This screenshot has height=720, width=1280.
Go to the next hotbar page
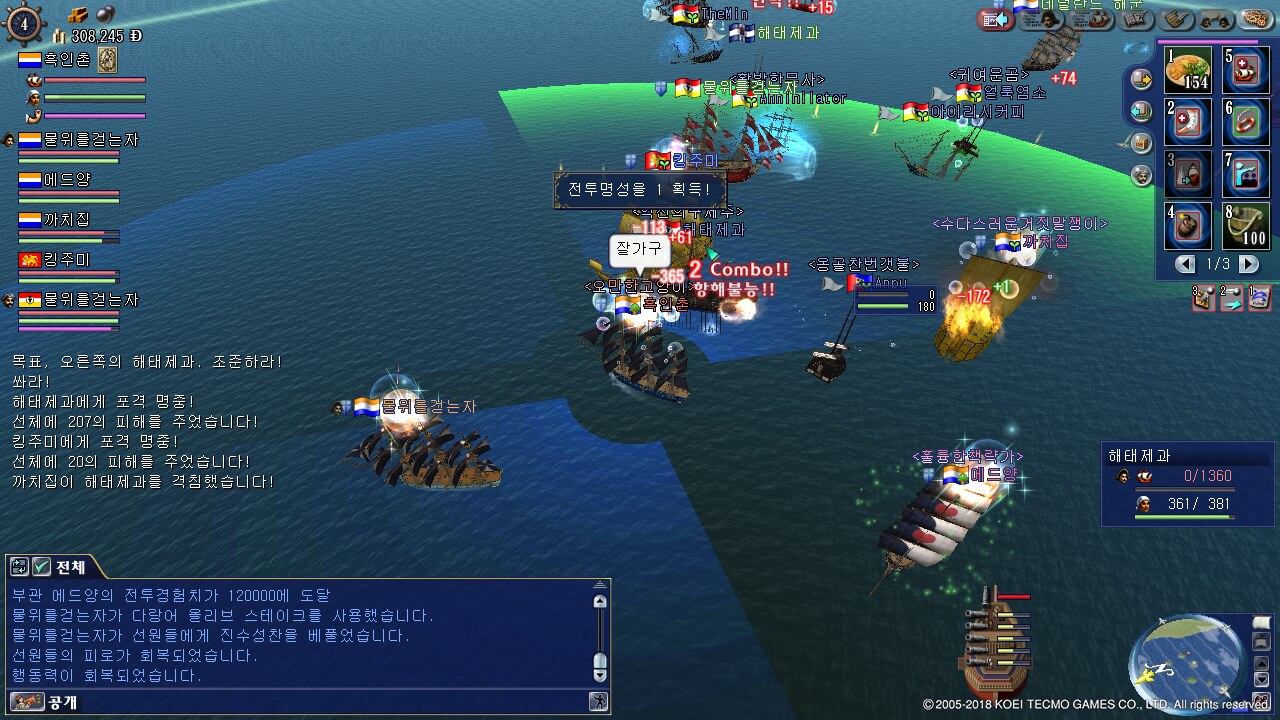tap(1248, 264)
